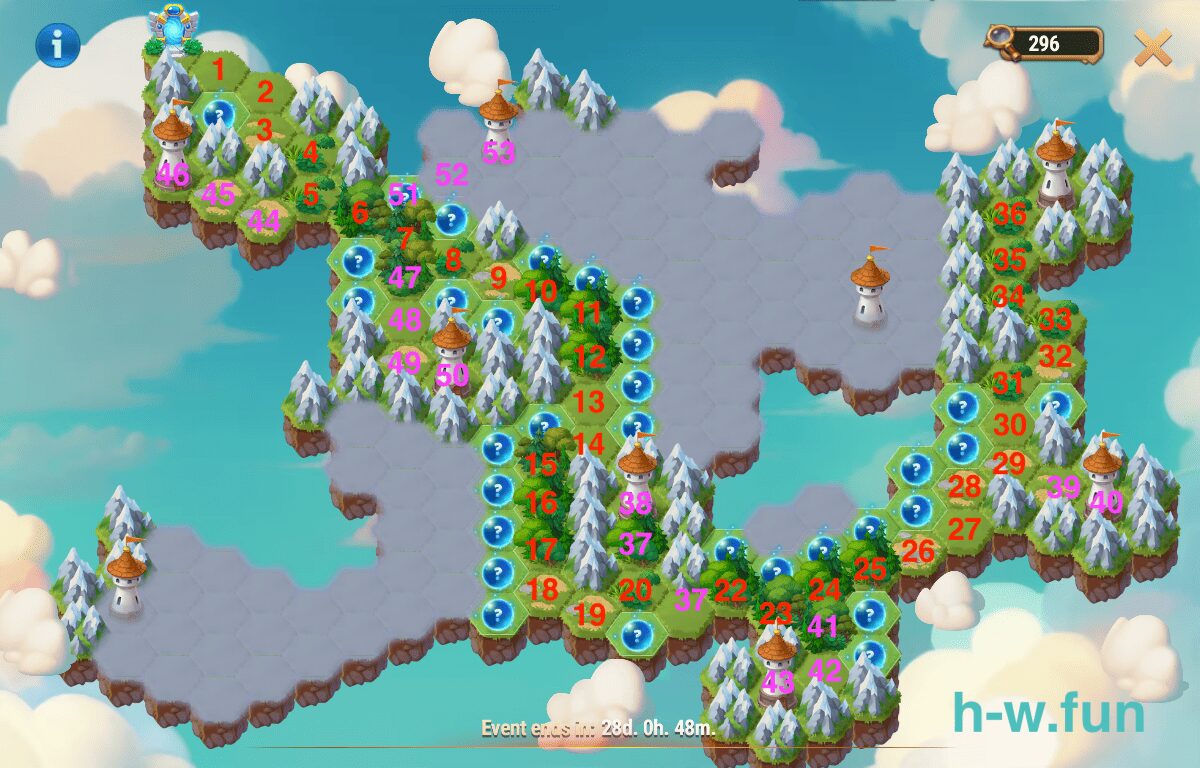Select the hex tile numbered 13

[x=590, y=402]
